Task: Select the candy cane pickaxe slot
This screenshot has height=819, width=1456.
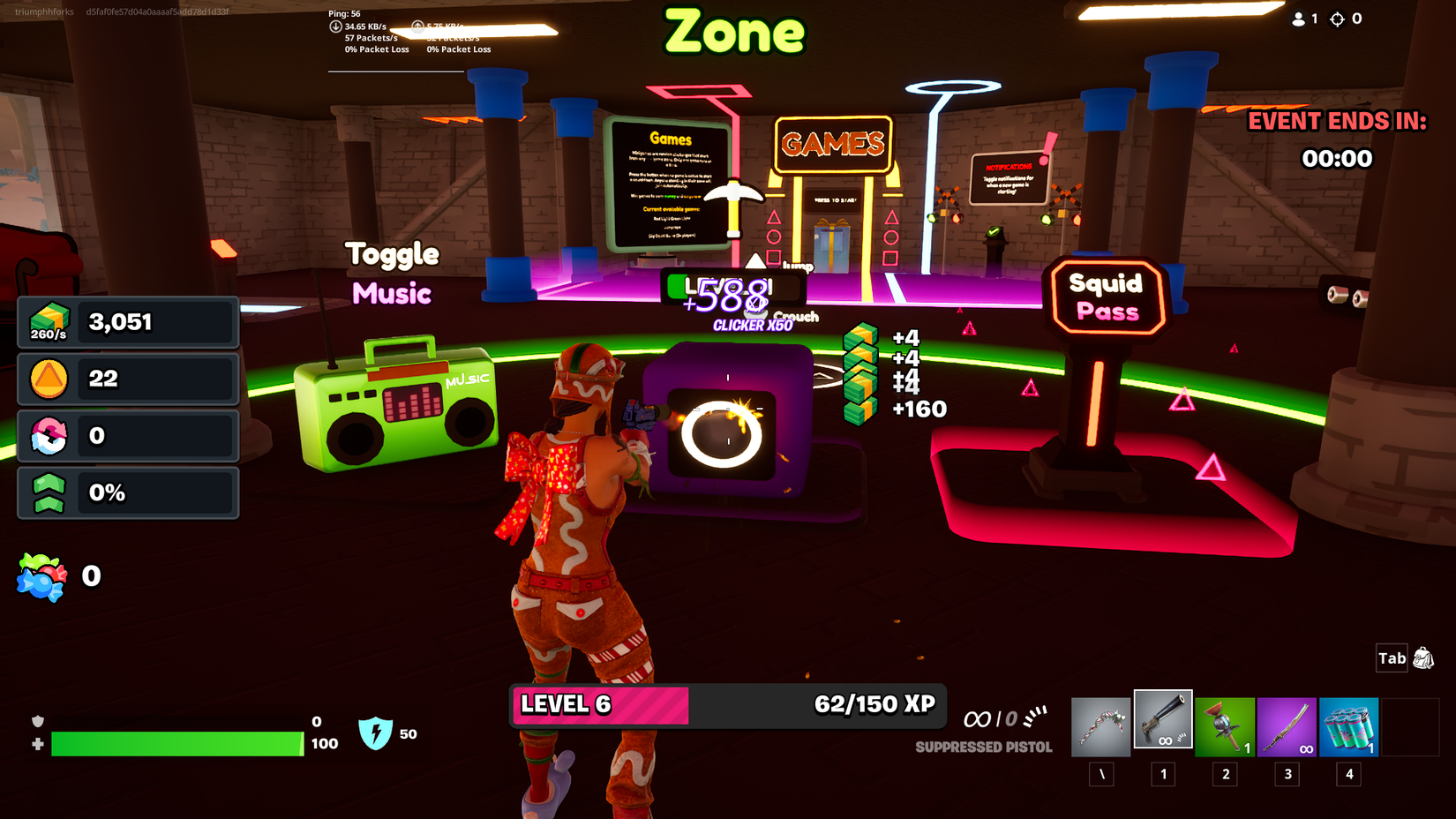Action: click(1100, 724)
